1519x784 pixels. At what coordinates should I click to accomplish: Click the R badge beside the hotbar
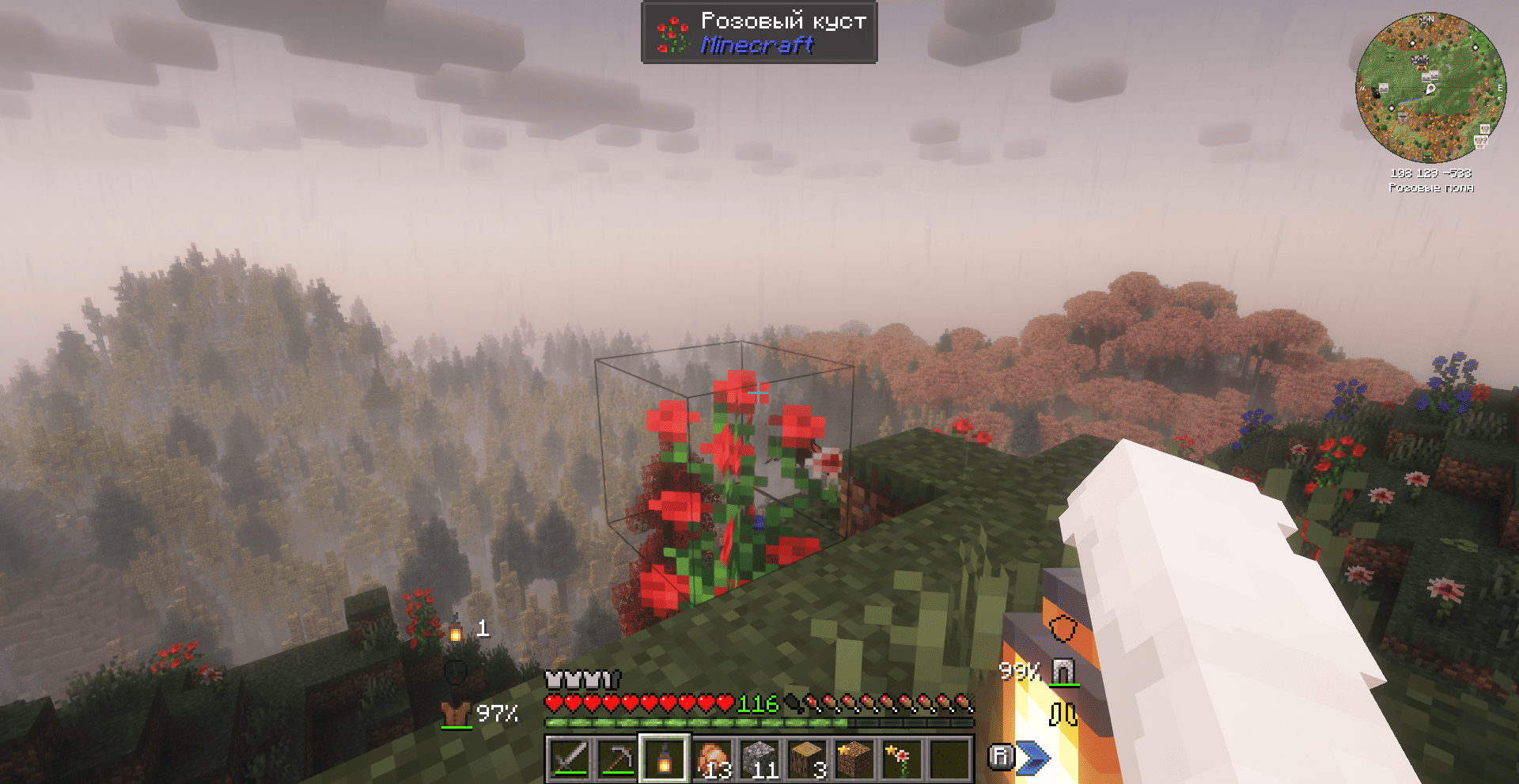click(1003, 756)
